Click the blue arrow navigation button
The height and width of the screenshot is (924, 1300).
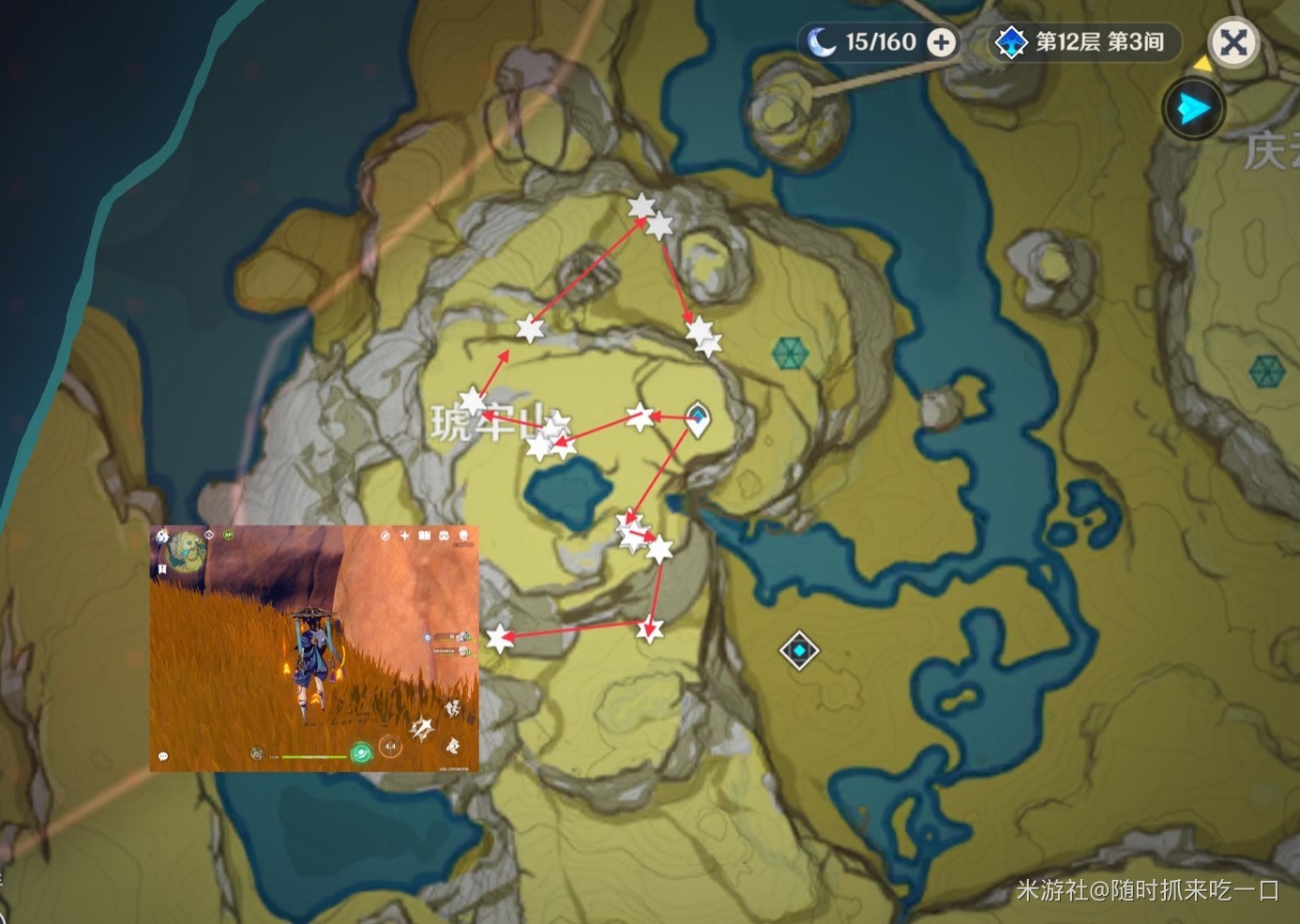click(x=1193, y=109)
